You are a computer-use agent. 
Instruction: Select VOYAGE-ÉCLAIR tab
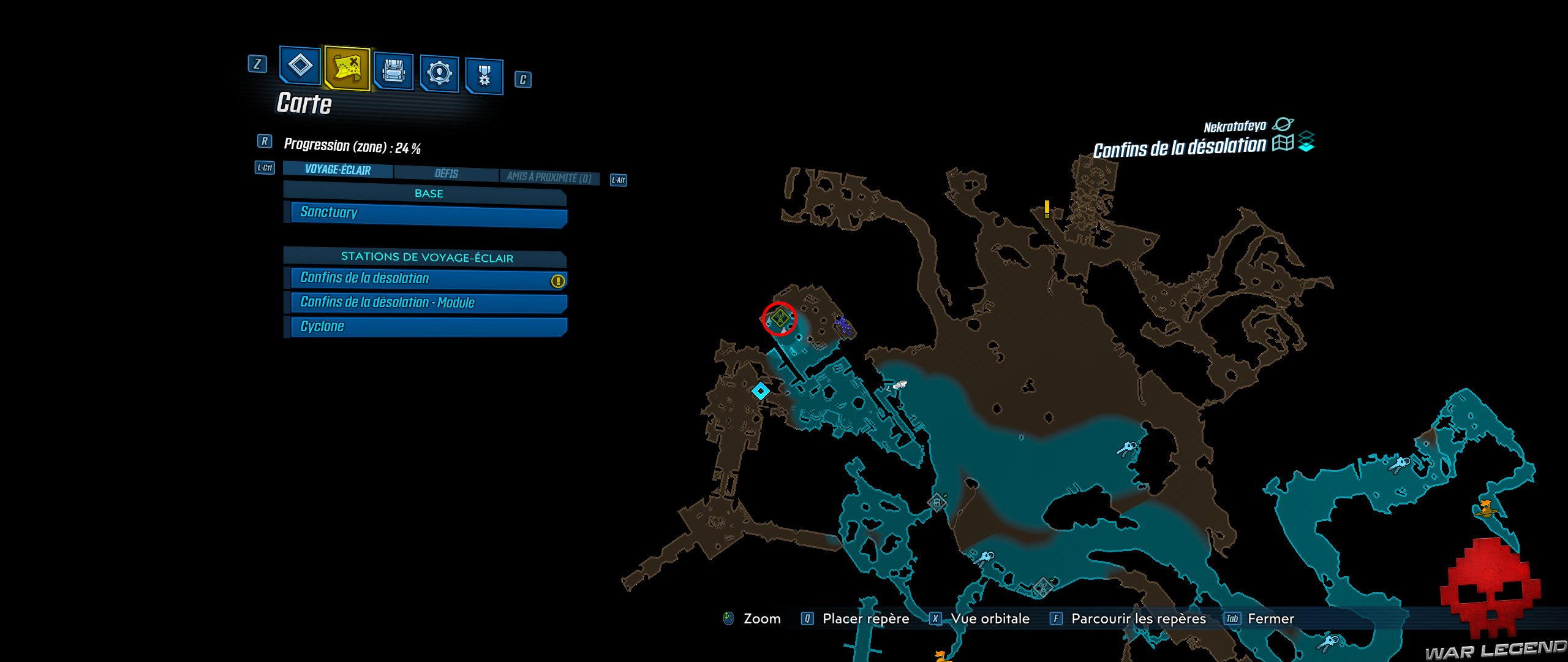click(x=337, y=170)
